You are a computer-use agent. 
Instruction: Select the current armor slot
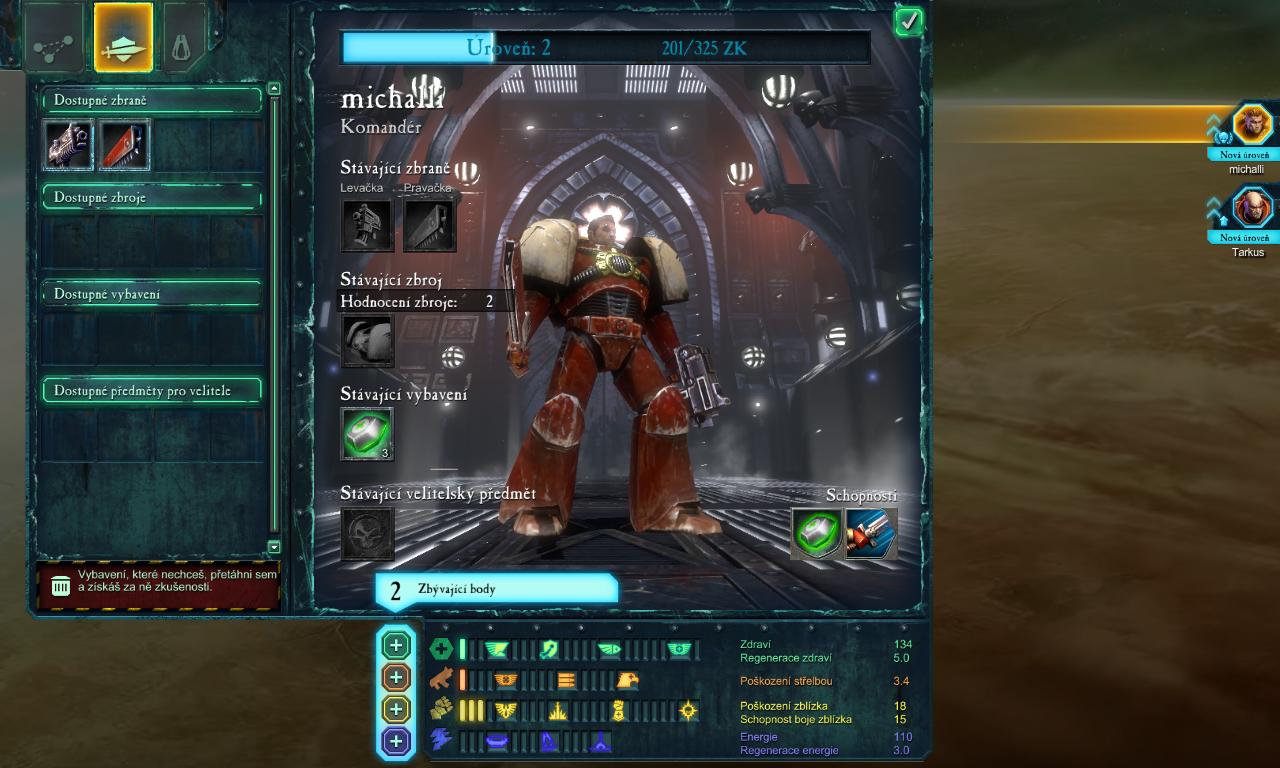(x=367, y=341)
